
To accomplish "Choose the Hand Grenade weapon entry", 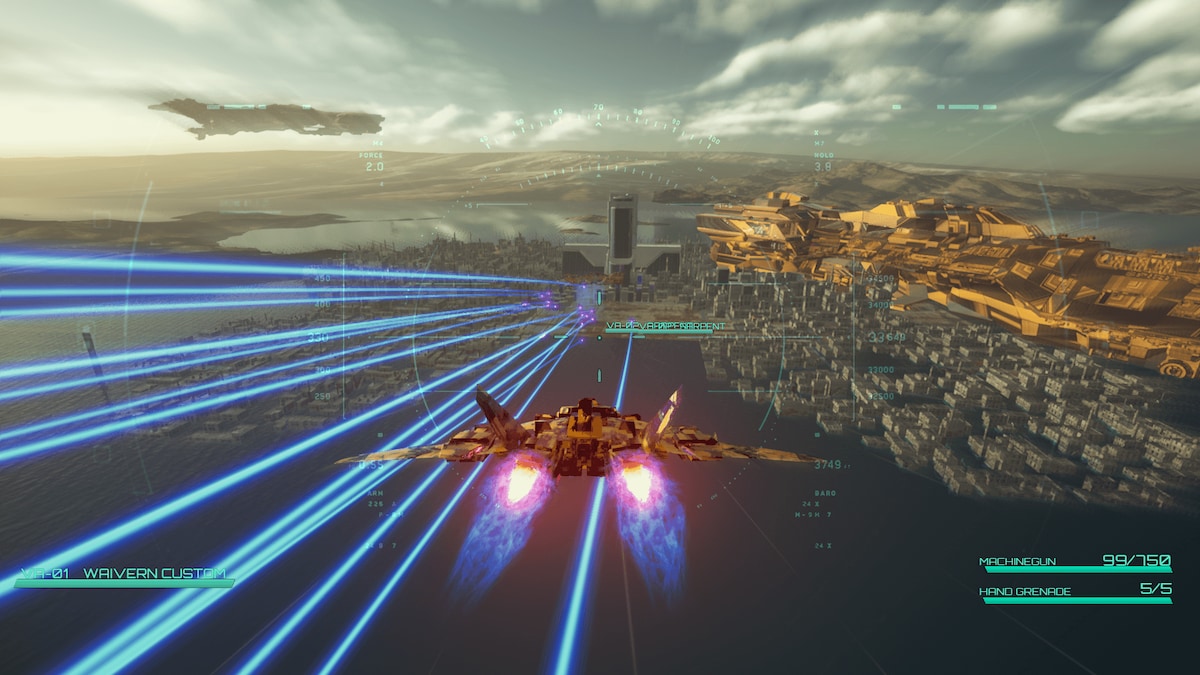I will point(1073,592).
